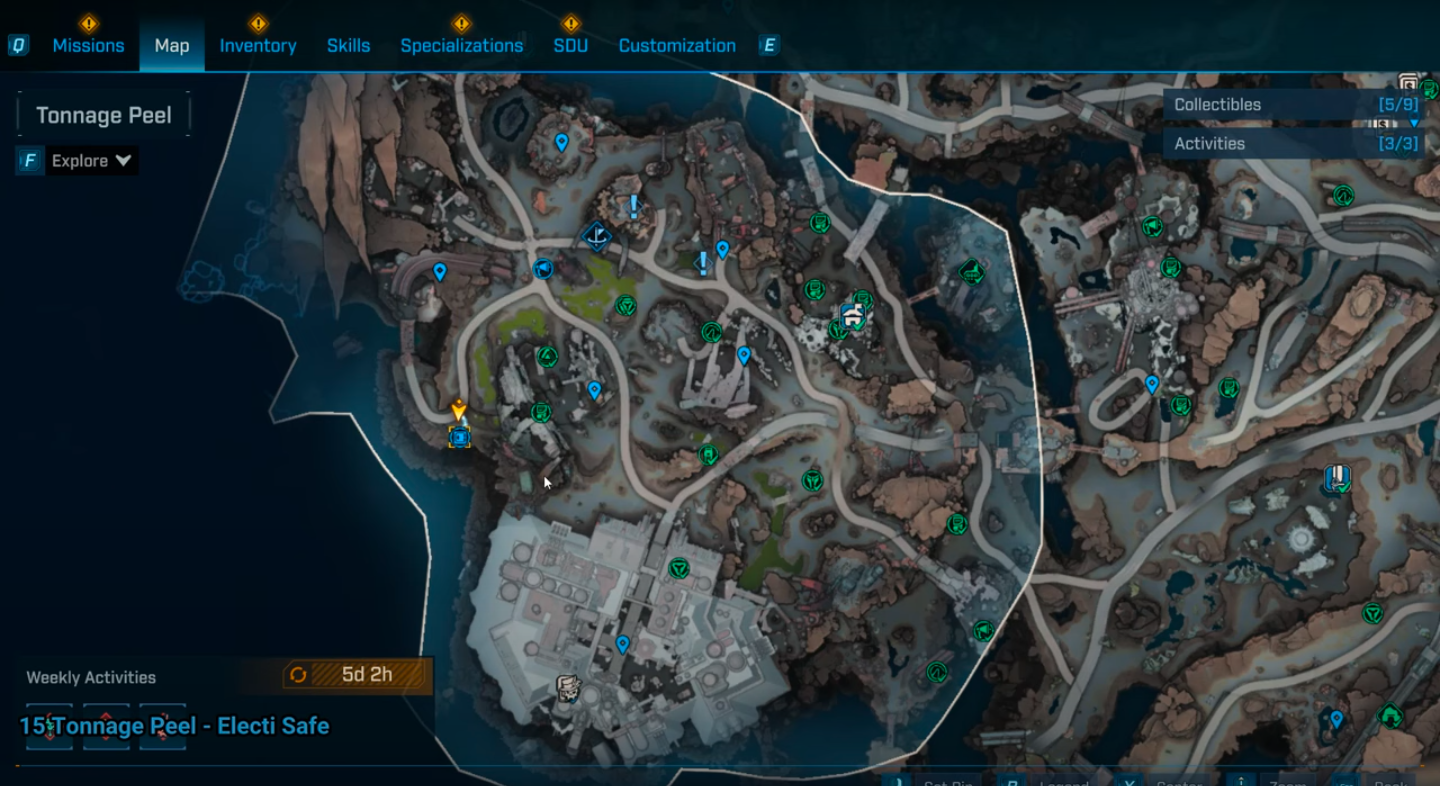Click the Tonnage Peel region label
This screenshot has width=1440, height=786.
tap(104, 116)
